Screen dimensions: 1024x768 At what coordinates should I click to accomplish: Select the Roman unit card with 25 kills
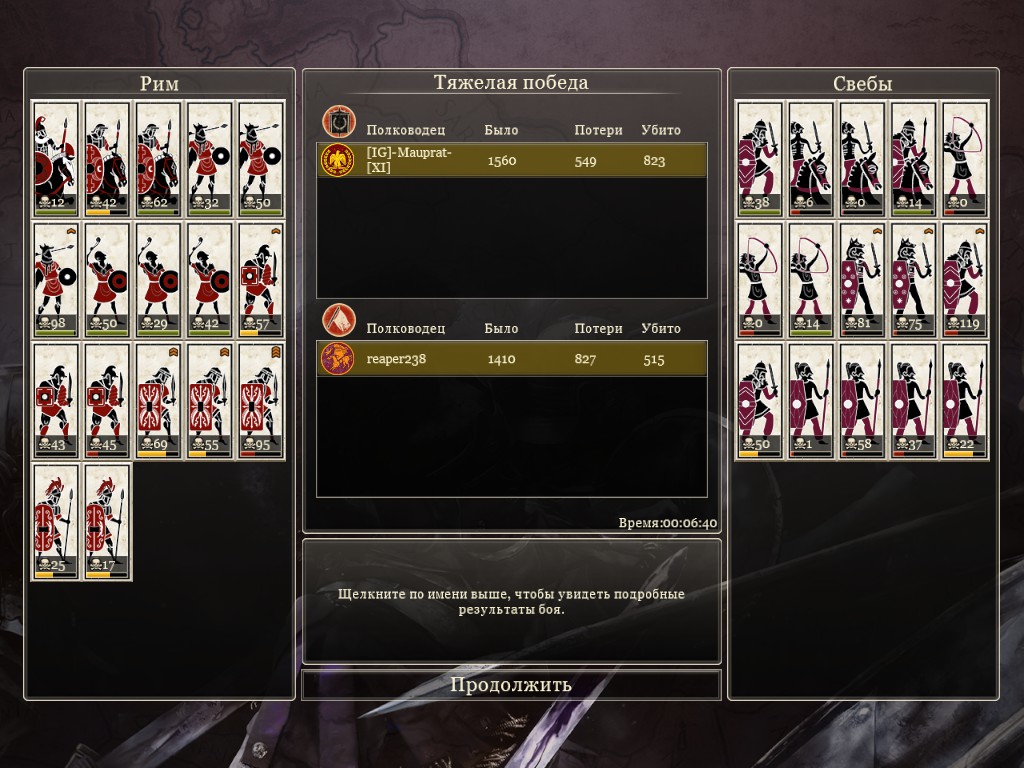56,522
